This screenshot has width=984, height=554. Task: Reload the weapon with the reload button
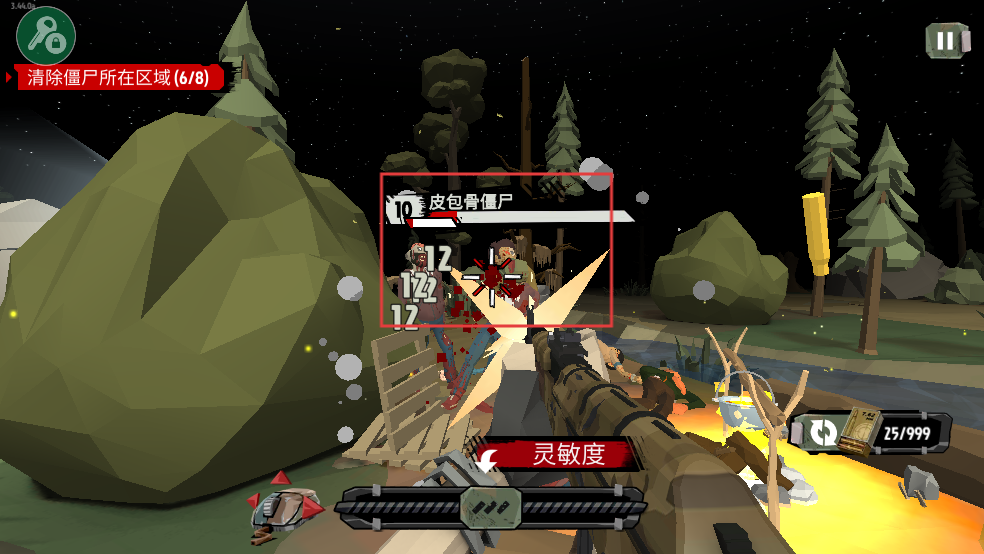click(x=824, y=433)
